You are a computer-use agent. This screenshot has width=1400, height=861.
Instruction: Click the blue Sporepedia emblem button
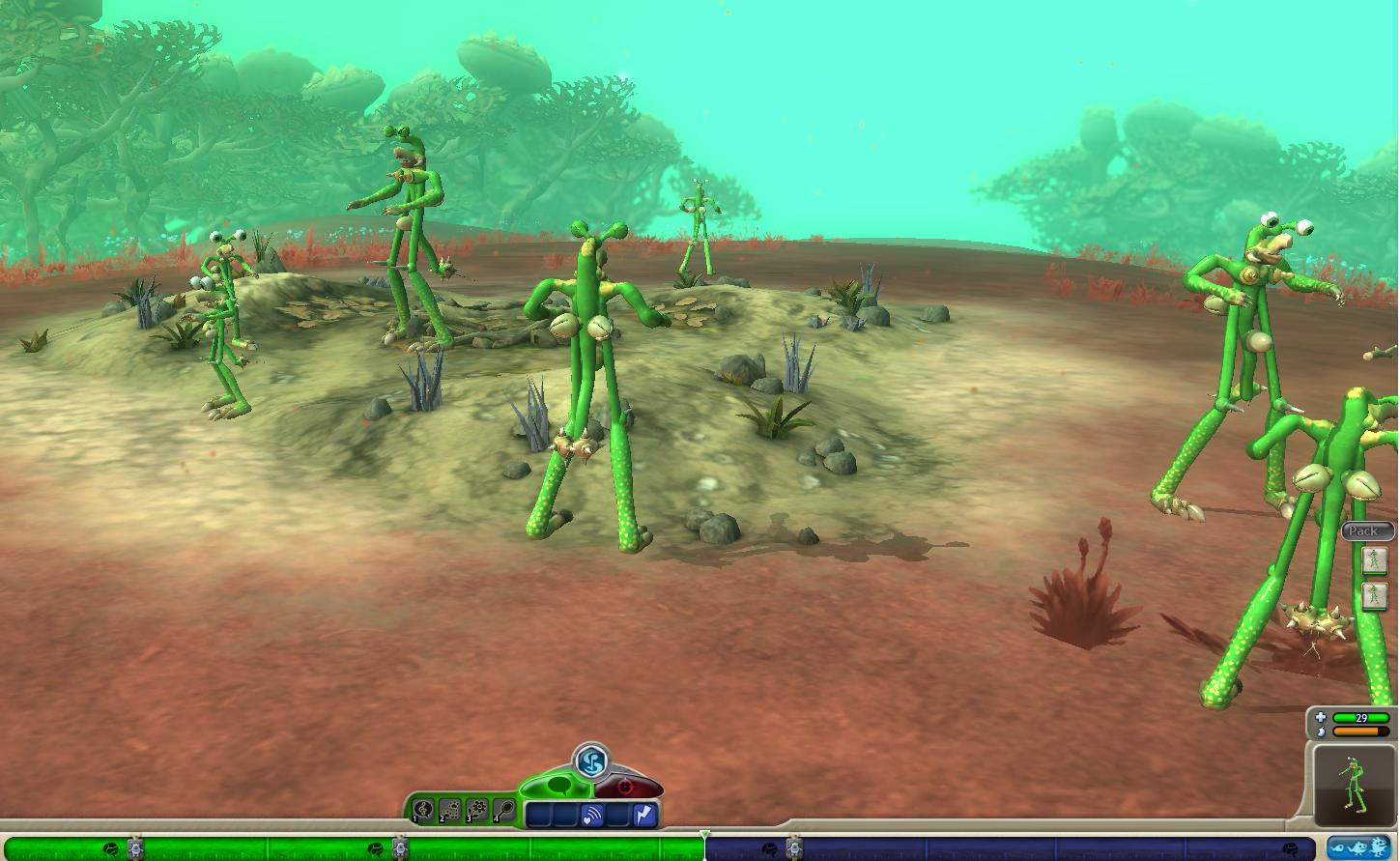(591, 761)
